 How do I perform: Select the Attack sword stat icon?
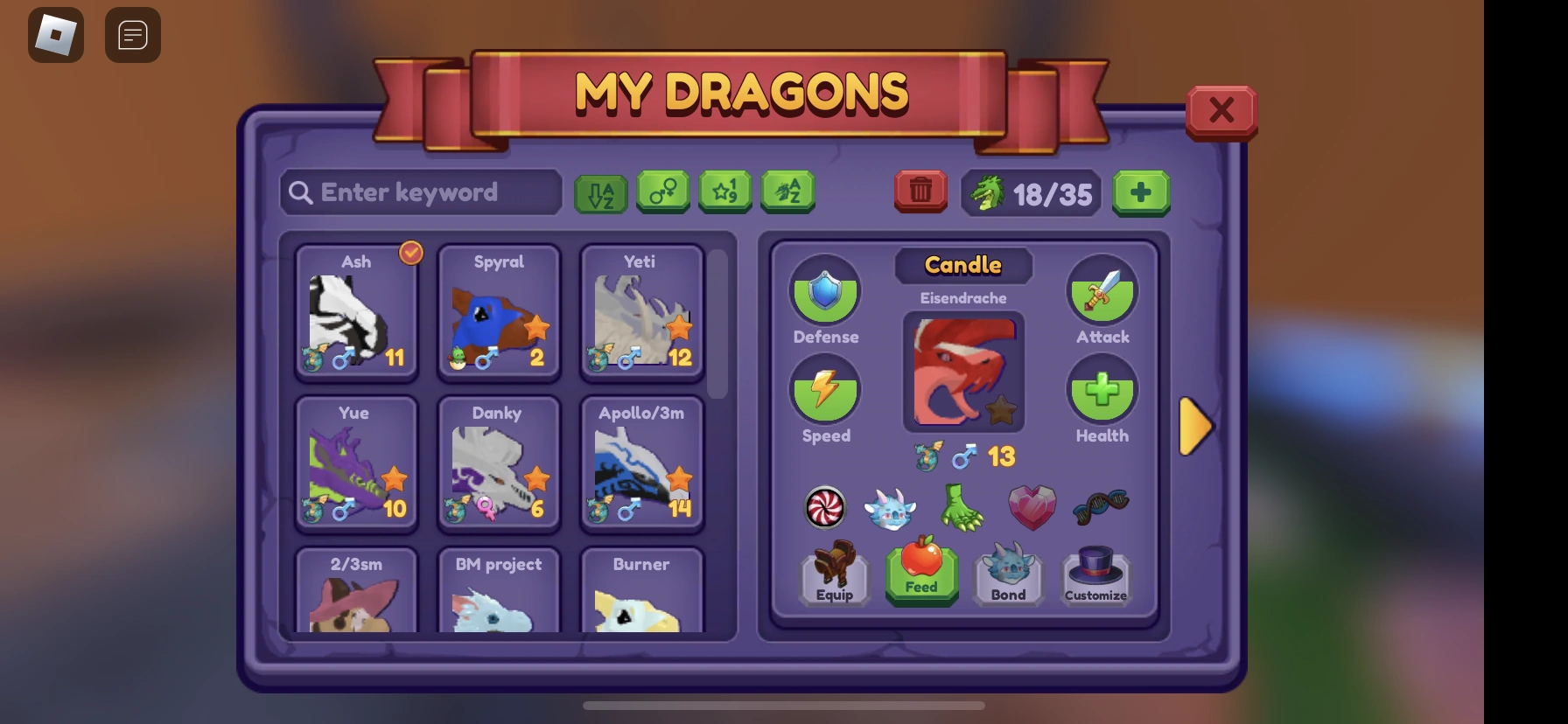coord(1102,291)
